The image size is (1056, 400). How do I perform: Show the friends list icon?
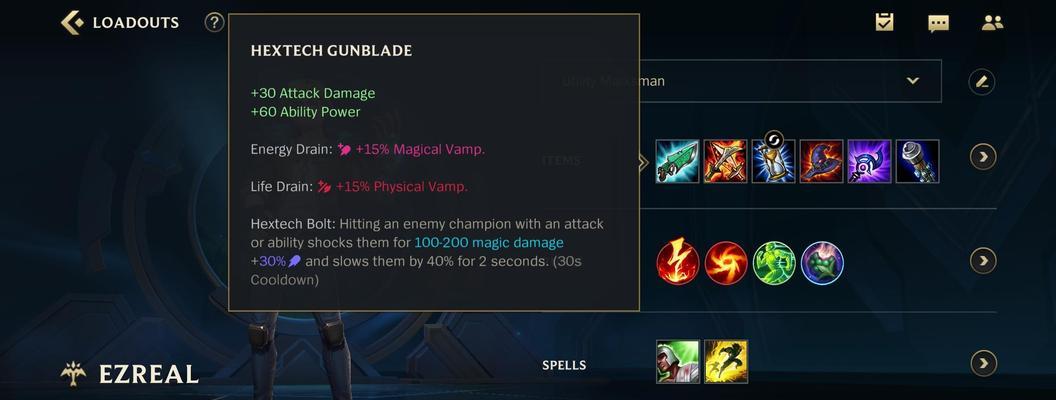pos(992,22)
